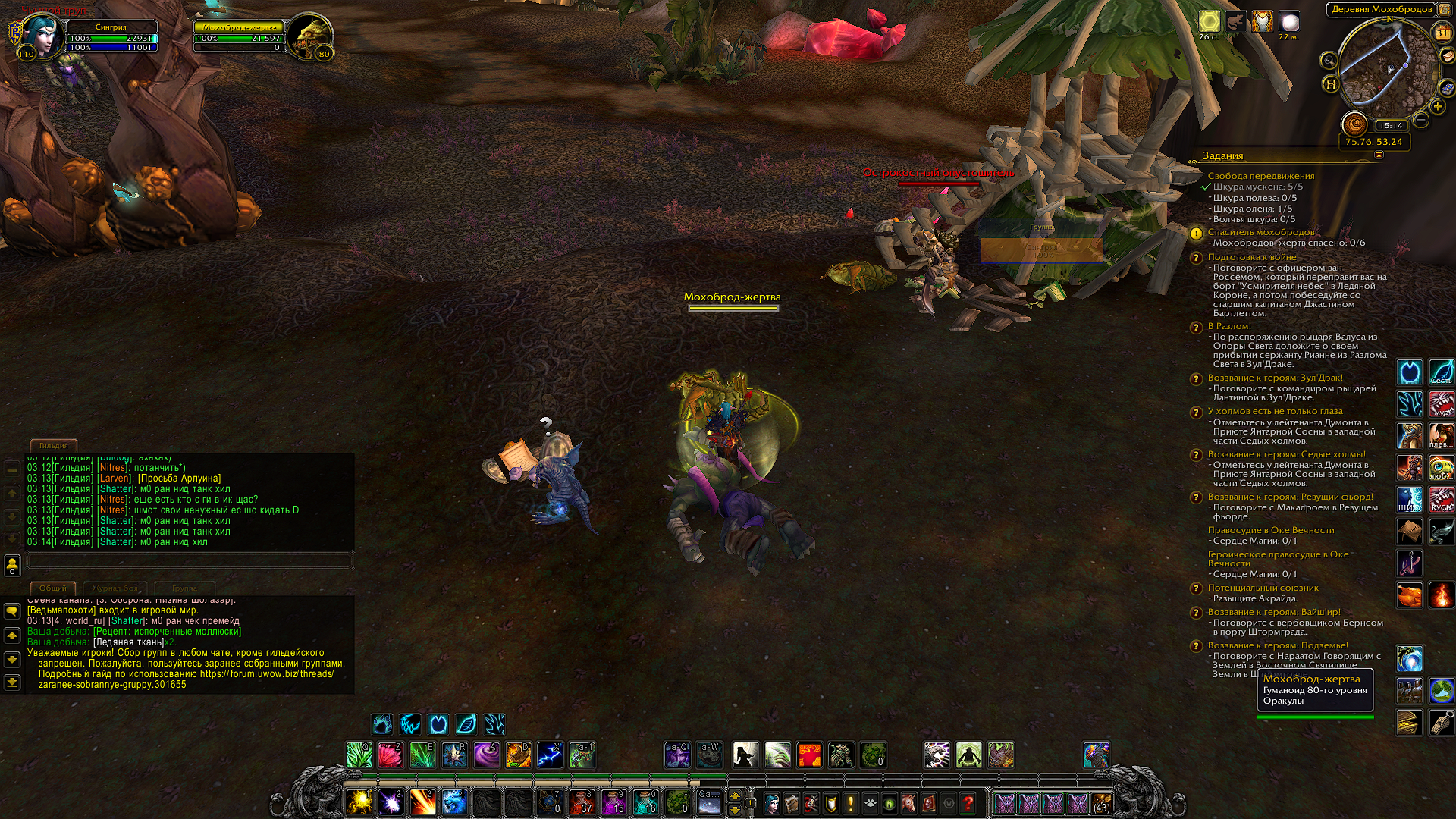Select quest 'Подготовка к войне' in tracker
The height and width of the screenshot is (819, 1456).
pos(1251,257)
